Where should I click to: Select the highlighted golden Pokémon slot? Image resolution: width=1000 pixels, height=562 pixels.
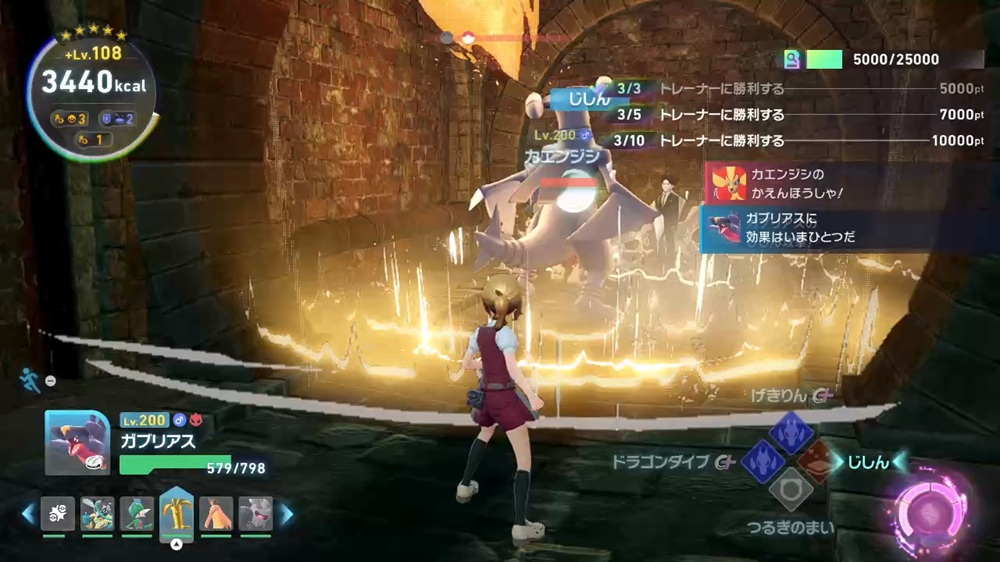176,512
